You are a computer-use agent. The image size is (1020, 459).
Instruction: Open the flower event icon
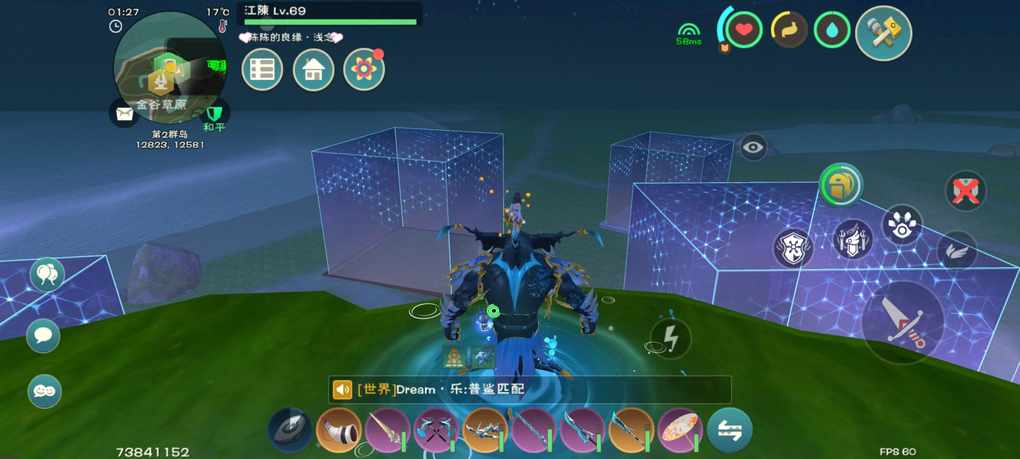point(364,70)
